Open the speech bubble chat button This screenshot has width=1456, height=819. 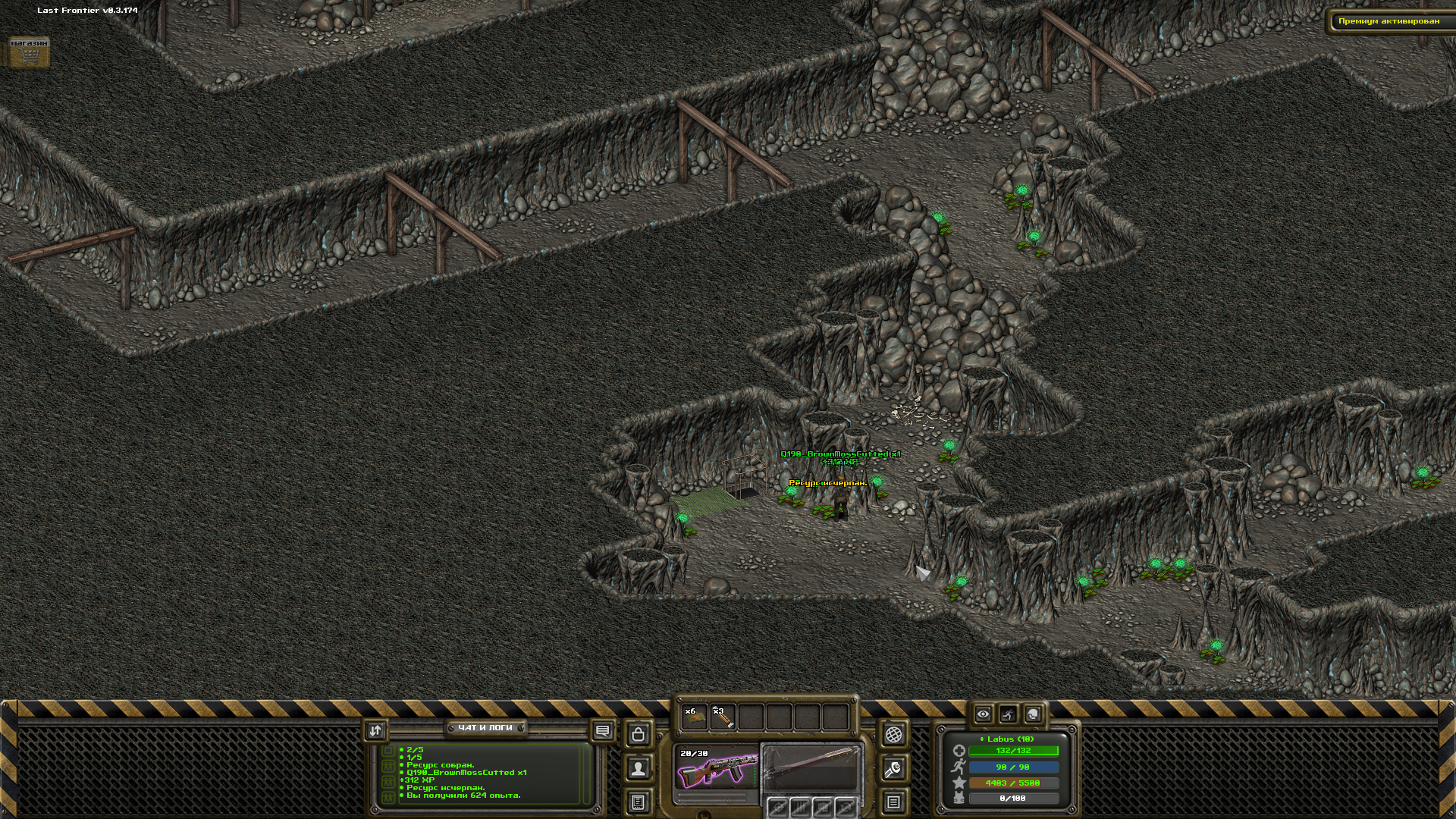(x=603, y=731)
